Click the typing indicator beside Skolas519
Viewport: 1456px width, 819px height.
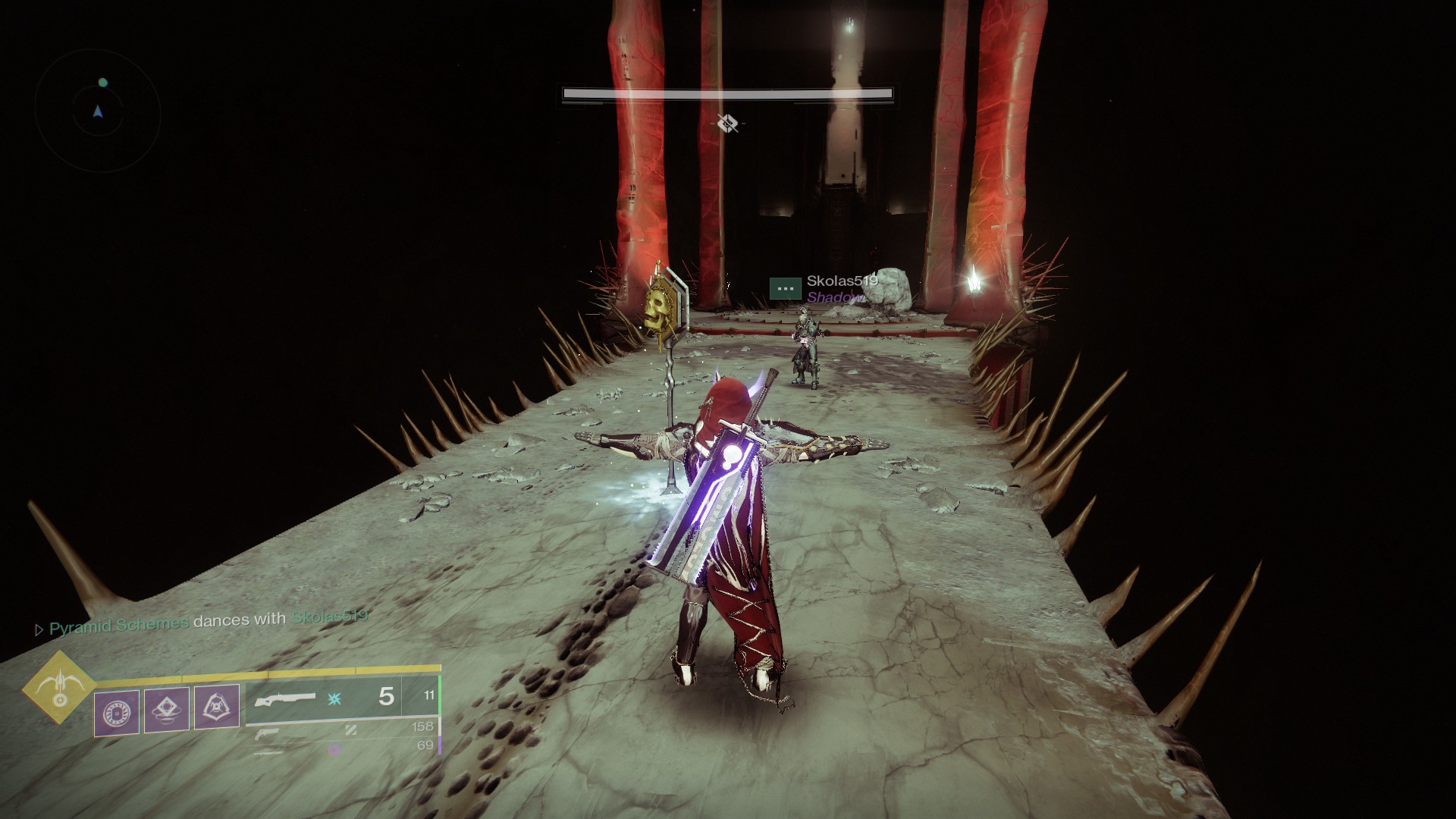(x=785, y=288)
